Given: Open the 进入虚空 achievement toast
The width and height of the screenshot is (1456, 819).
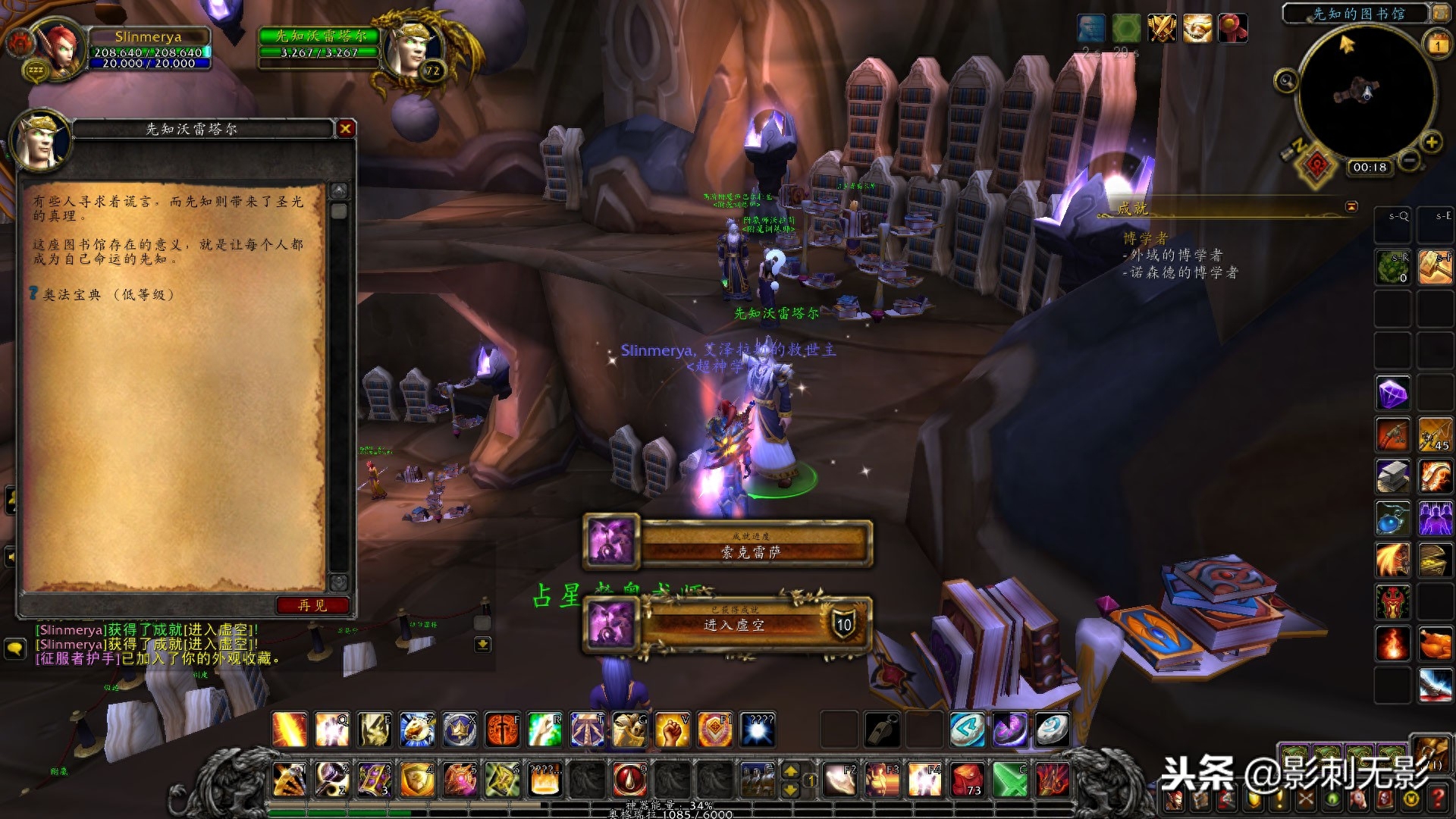Looking at the screenshot, I should point(728,625).
